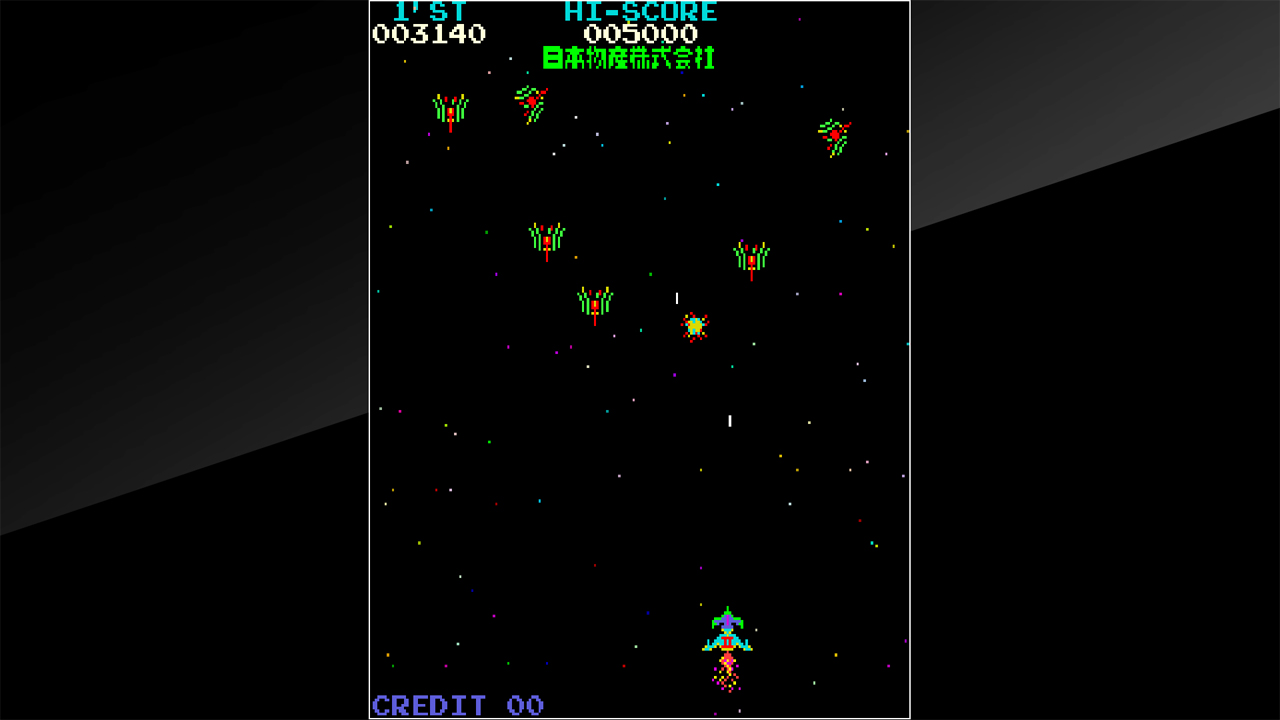Select the enemy below the middle pair
The width and height of the screenshot is (1280, 720).
595,300
